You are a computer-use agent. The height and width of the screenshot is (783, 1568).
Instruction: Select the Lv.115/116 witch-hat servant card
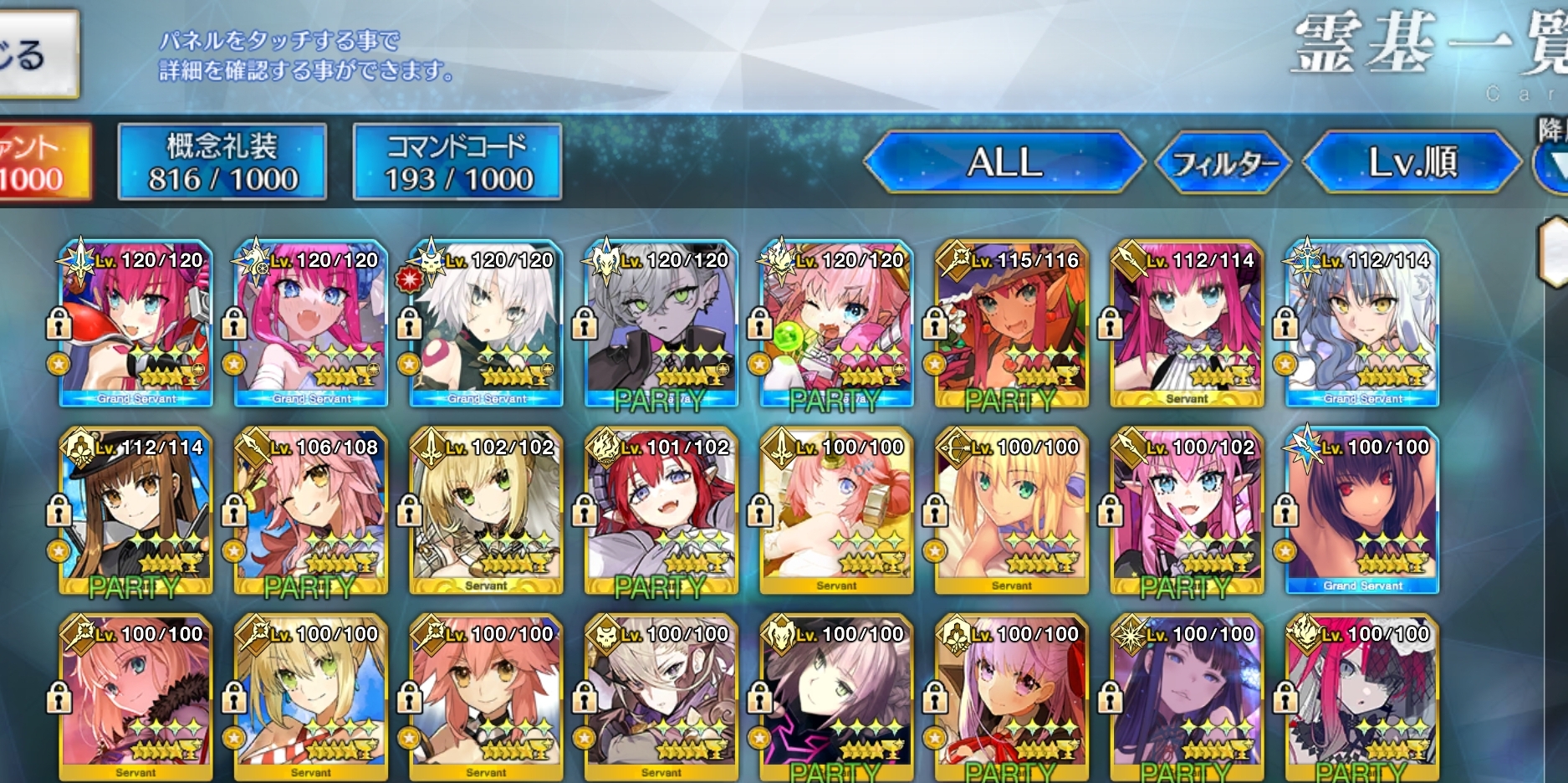(1012, 325)
